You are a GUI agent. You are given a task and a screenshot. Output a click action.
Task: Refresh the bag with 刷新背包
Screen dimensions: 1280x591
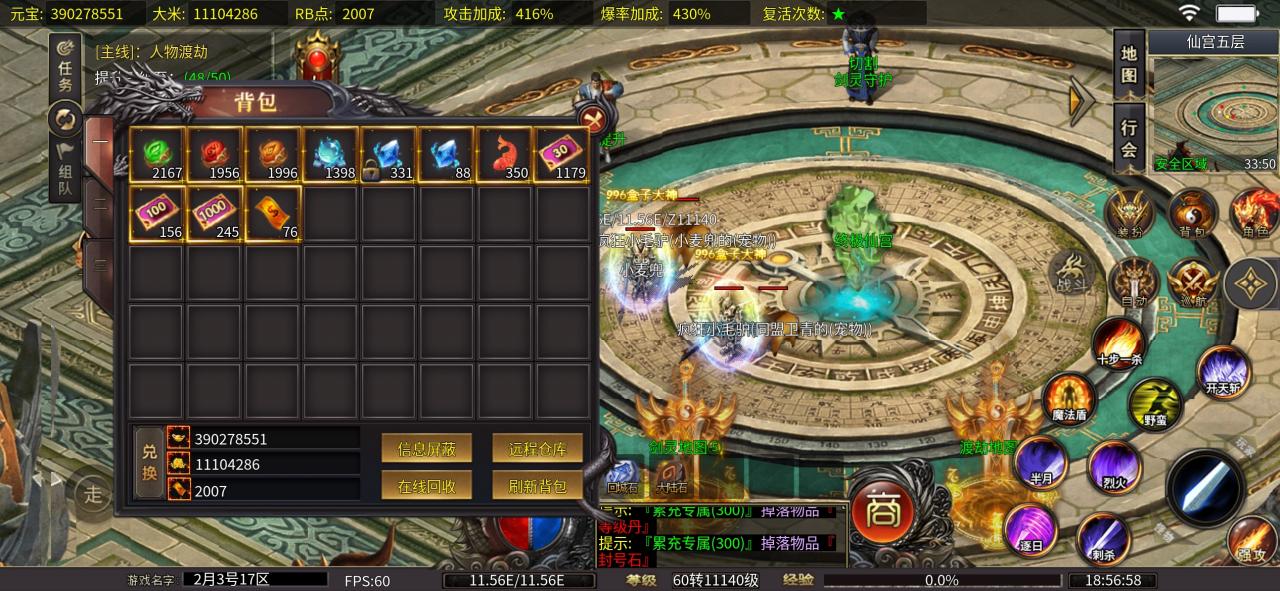[x=537, y=486]
